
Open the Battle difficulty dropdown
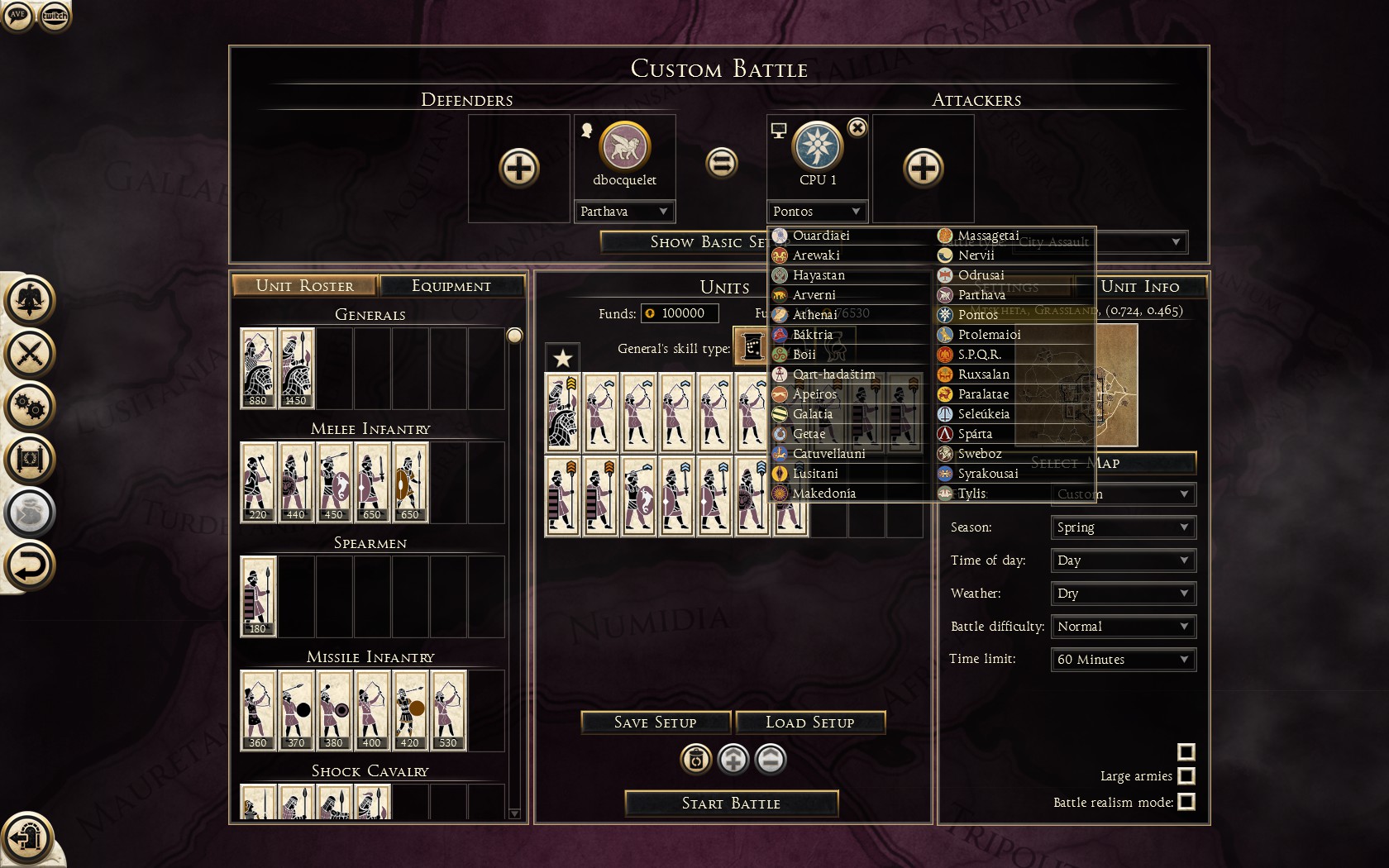coord(1123,627)
